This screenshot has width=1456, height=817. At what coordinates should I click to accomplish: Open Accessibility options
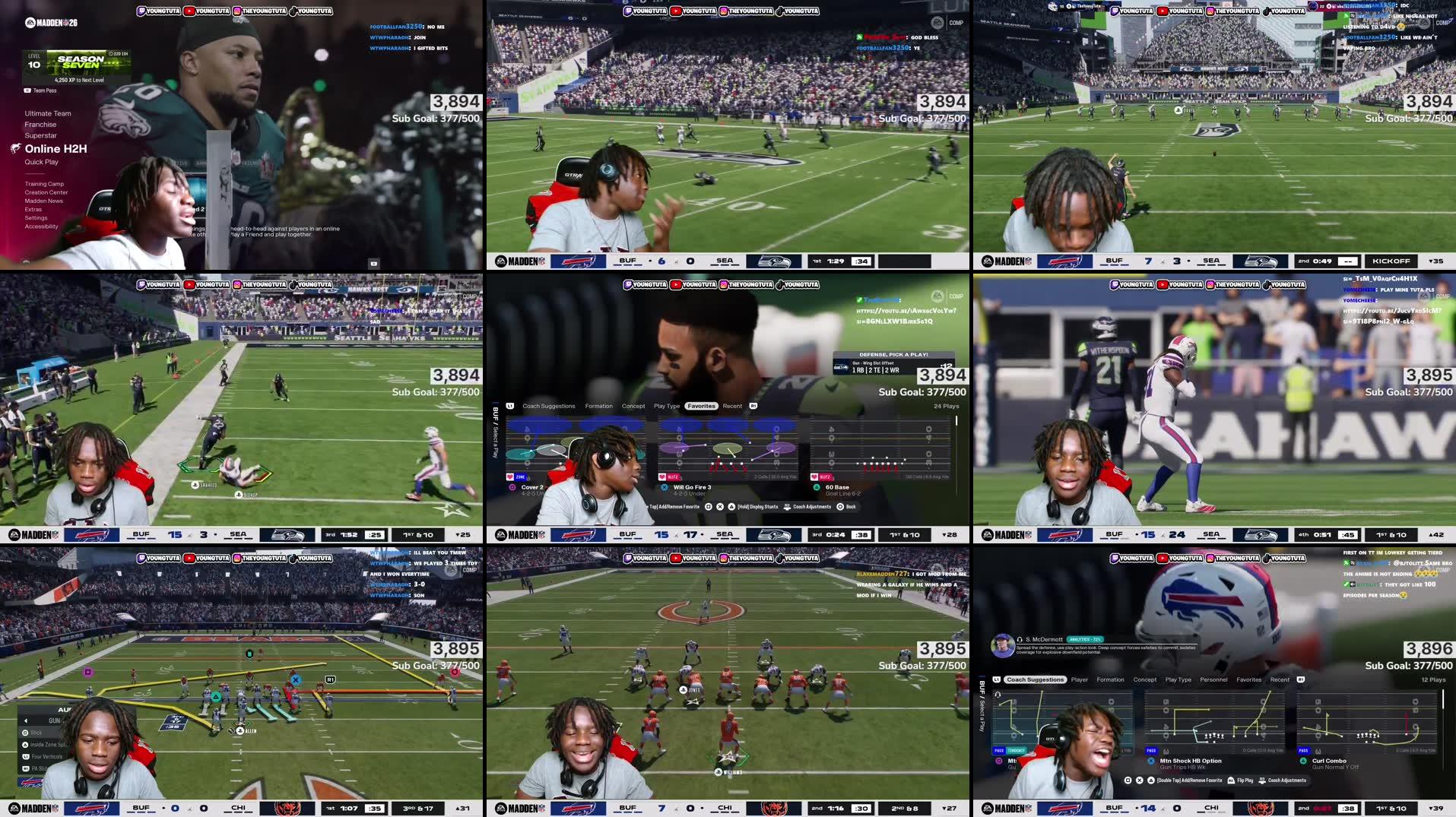coord(41,226)
